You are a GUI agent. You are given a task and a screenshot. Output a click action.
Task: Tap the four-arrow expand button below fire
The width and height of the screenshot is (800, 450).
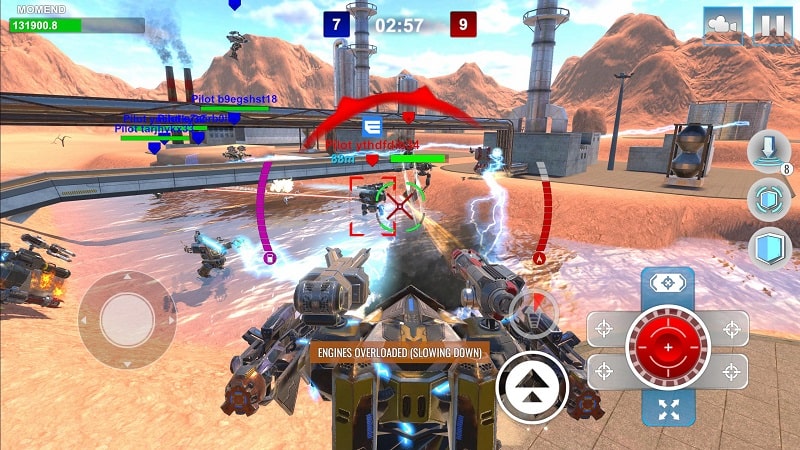click(667, 408)
